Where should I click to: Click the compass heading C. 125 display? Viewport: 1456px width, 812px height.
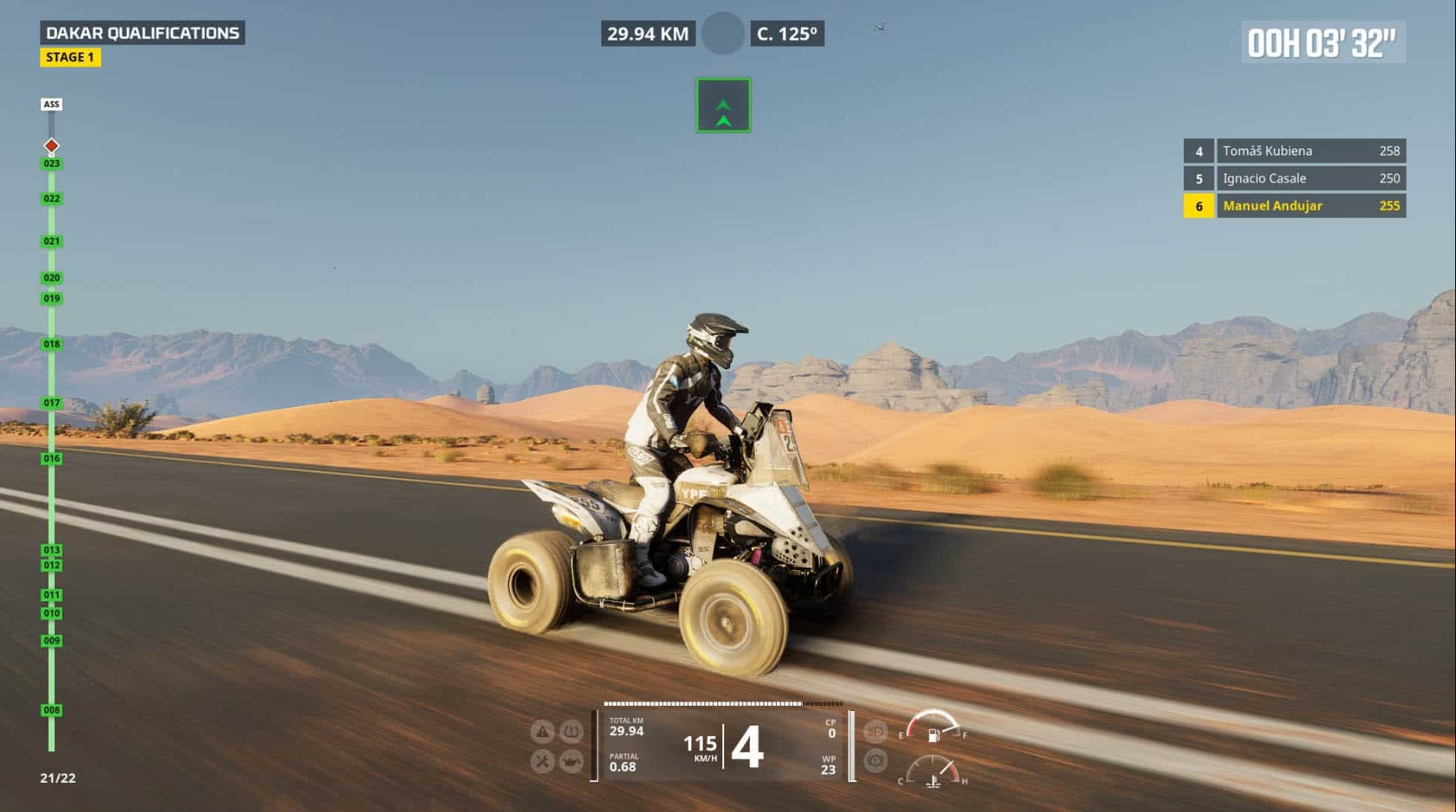pos(785,34)
